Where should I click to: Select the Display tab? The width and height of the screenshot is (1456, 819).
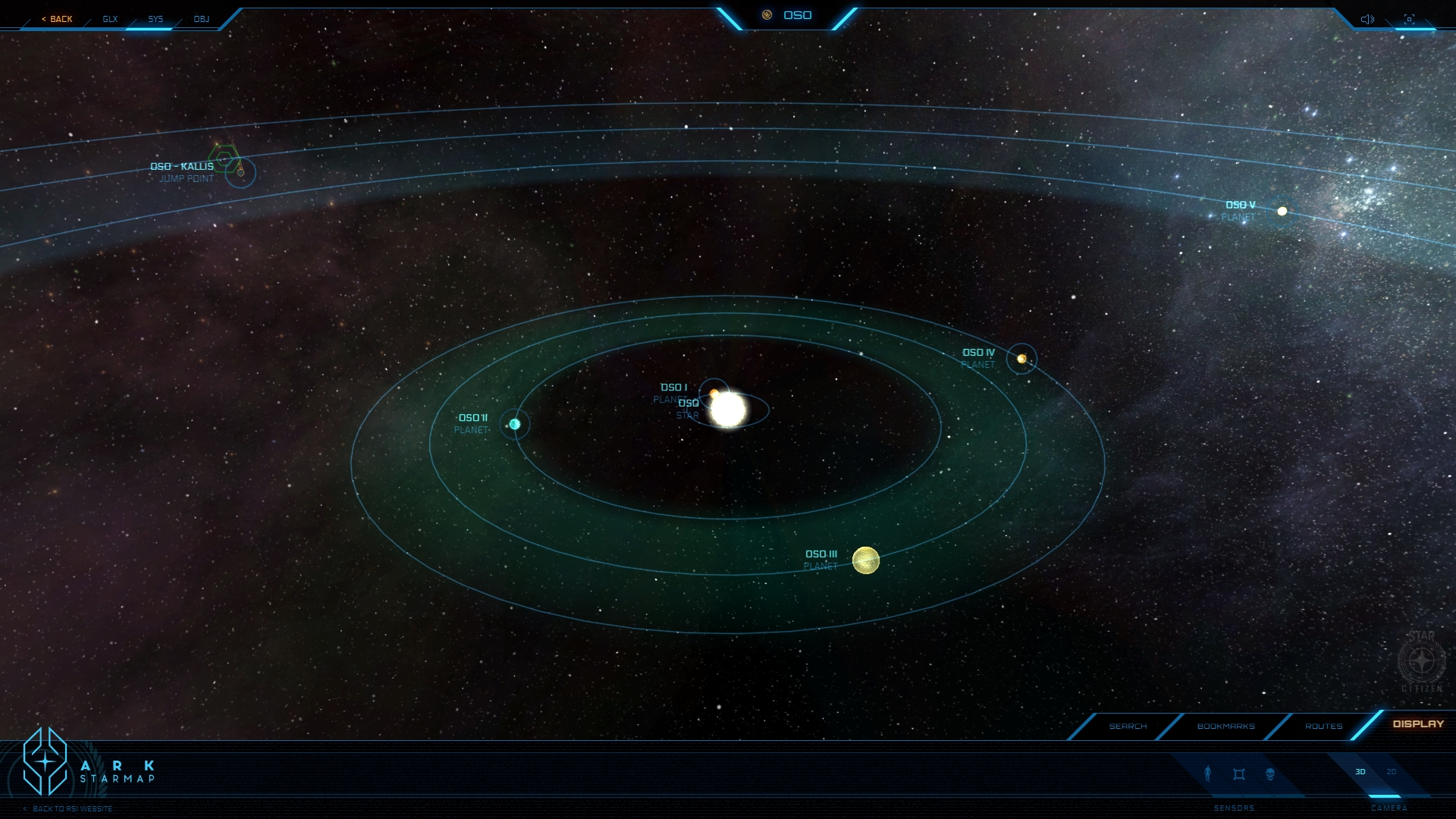(1418, 724)
